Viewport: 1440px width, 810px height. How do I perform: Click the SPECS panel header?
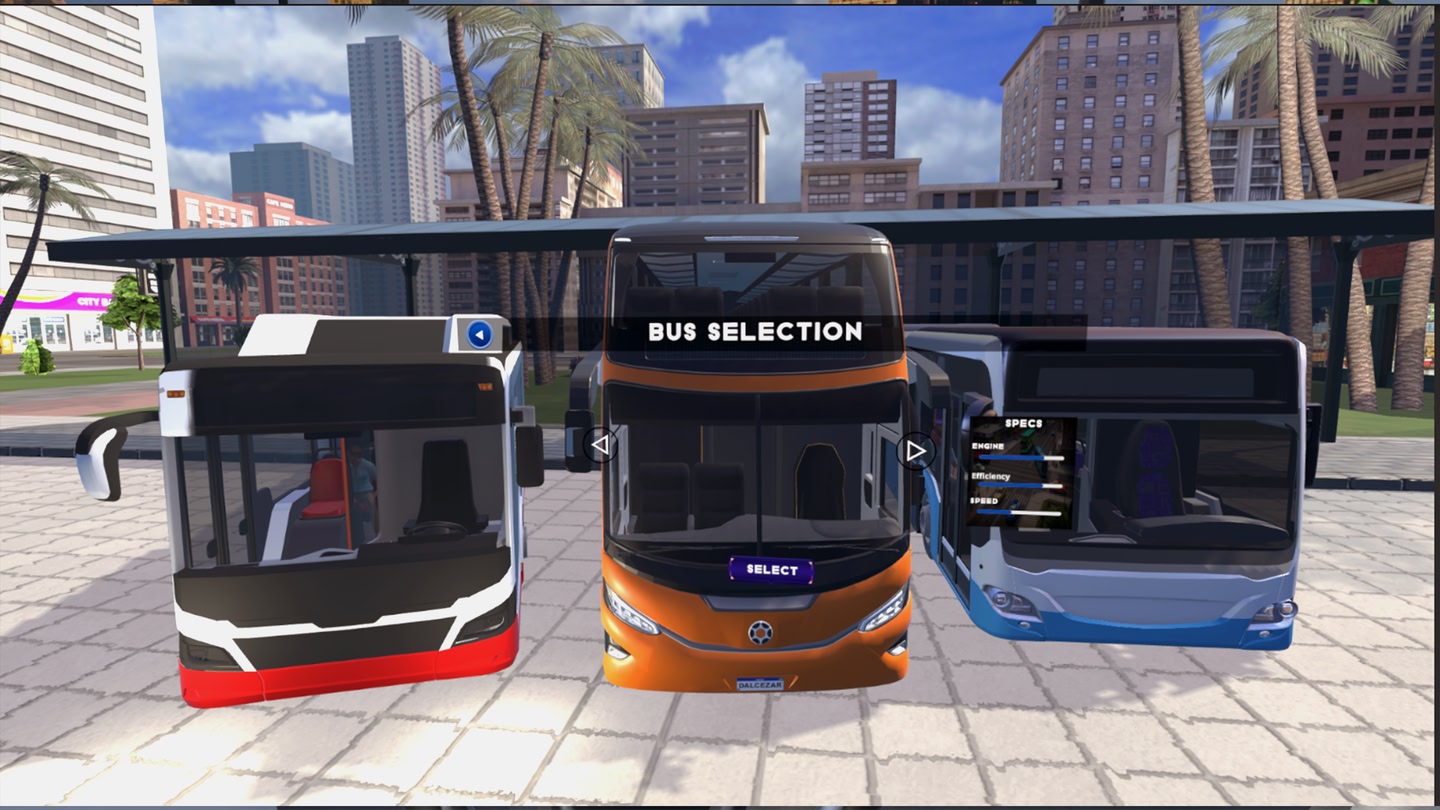pos(1023,423)
